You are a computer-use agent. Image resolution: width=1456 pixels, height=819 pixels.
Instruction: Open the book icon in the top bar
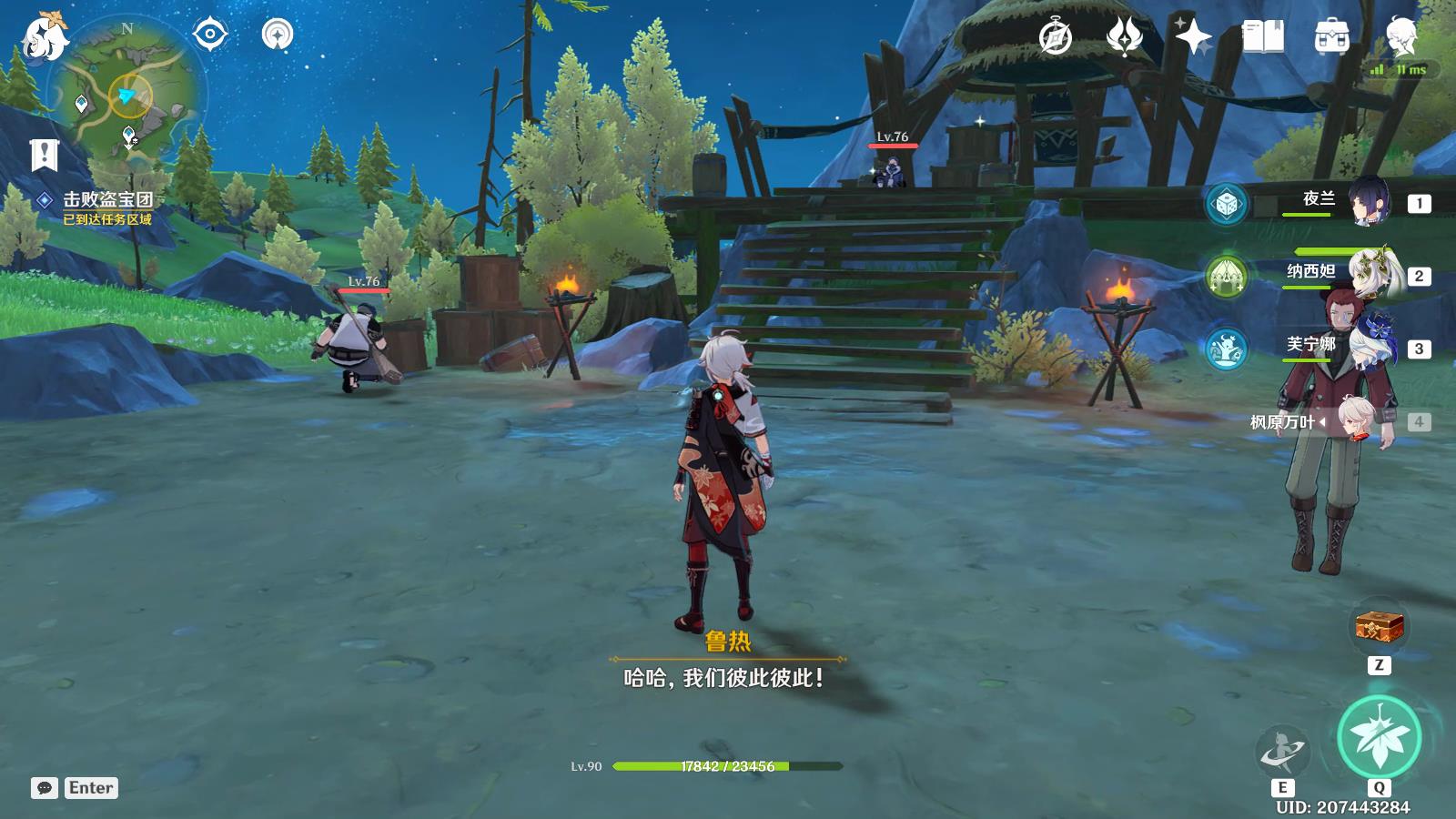coord(1262,37)
